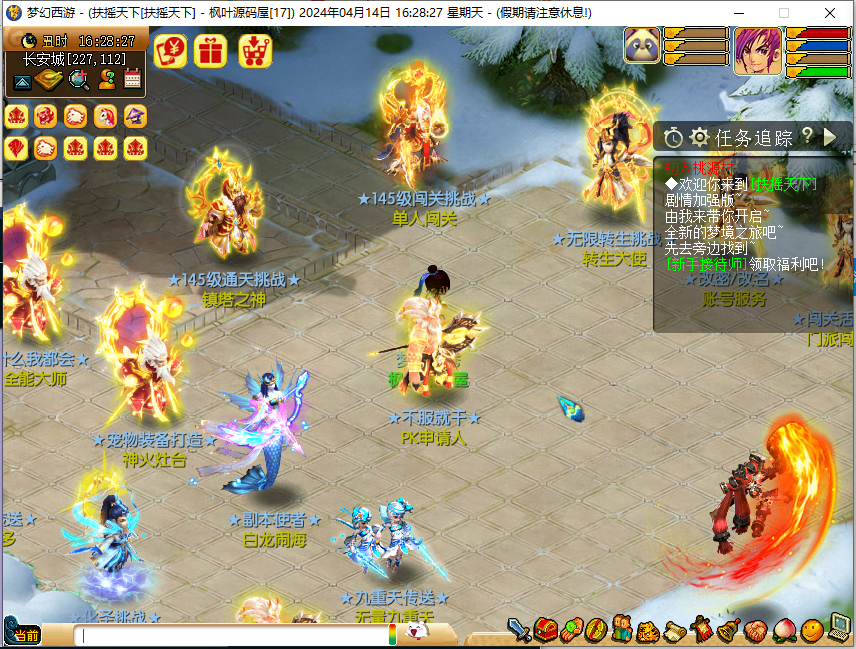Open quest tracker gear settings

(699, 137)
